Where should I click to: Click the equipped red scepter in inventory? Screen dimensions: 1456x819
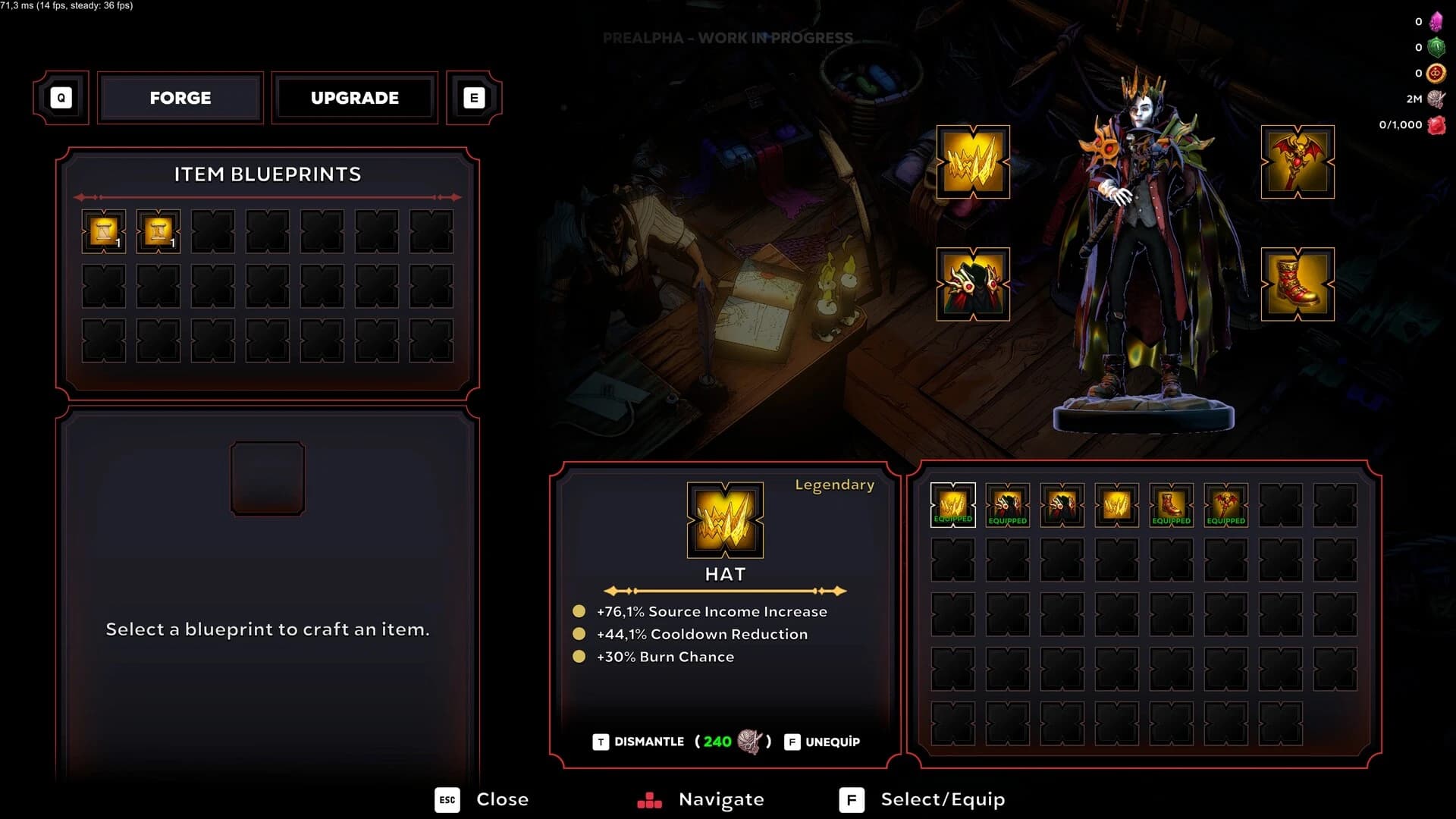point(1225,503)
